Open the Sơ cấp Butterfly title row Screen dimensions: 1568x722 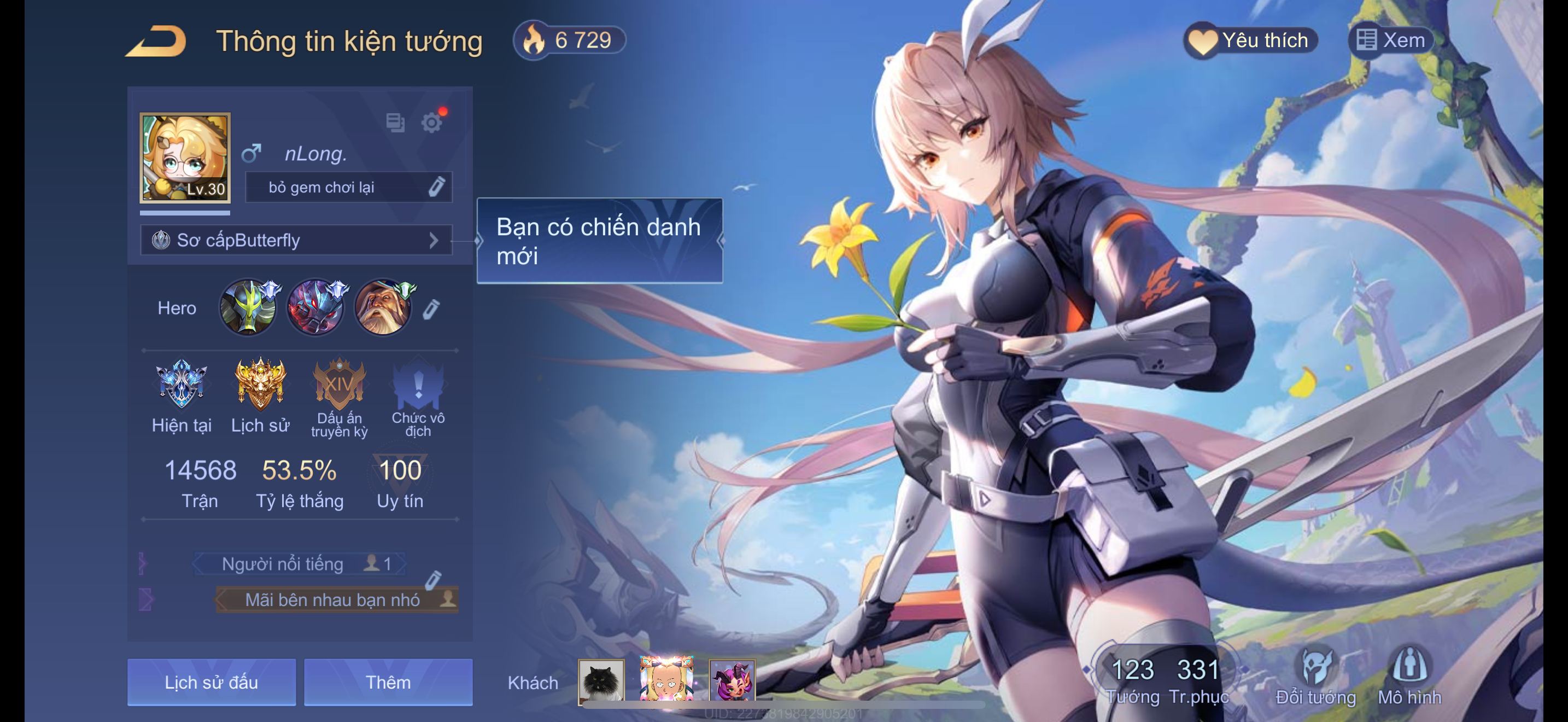[296, 241]
